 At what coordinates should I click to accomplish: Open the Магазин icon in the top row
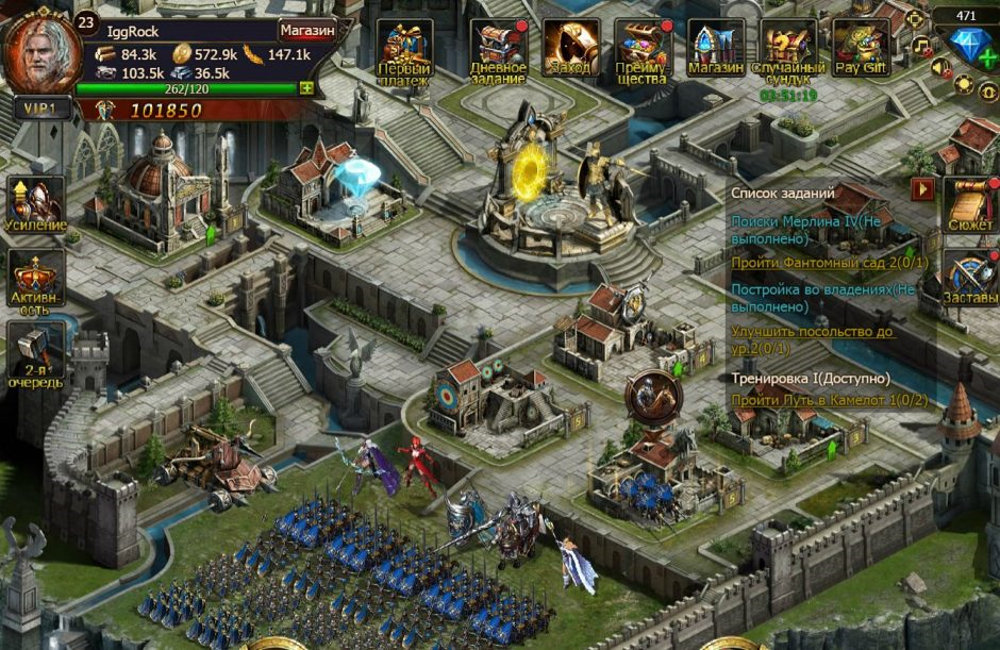[x=716, y=49]
